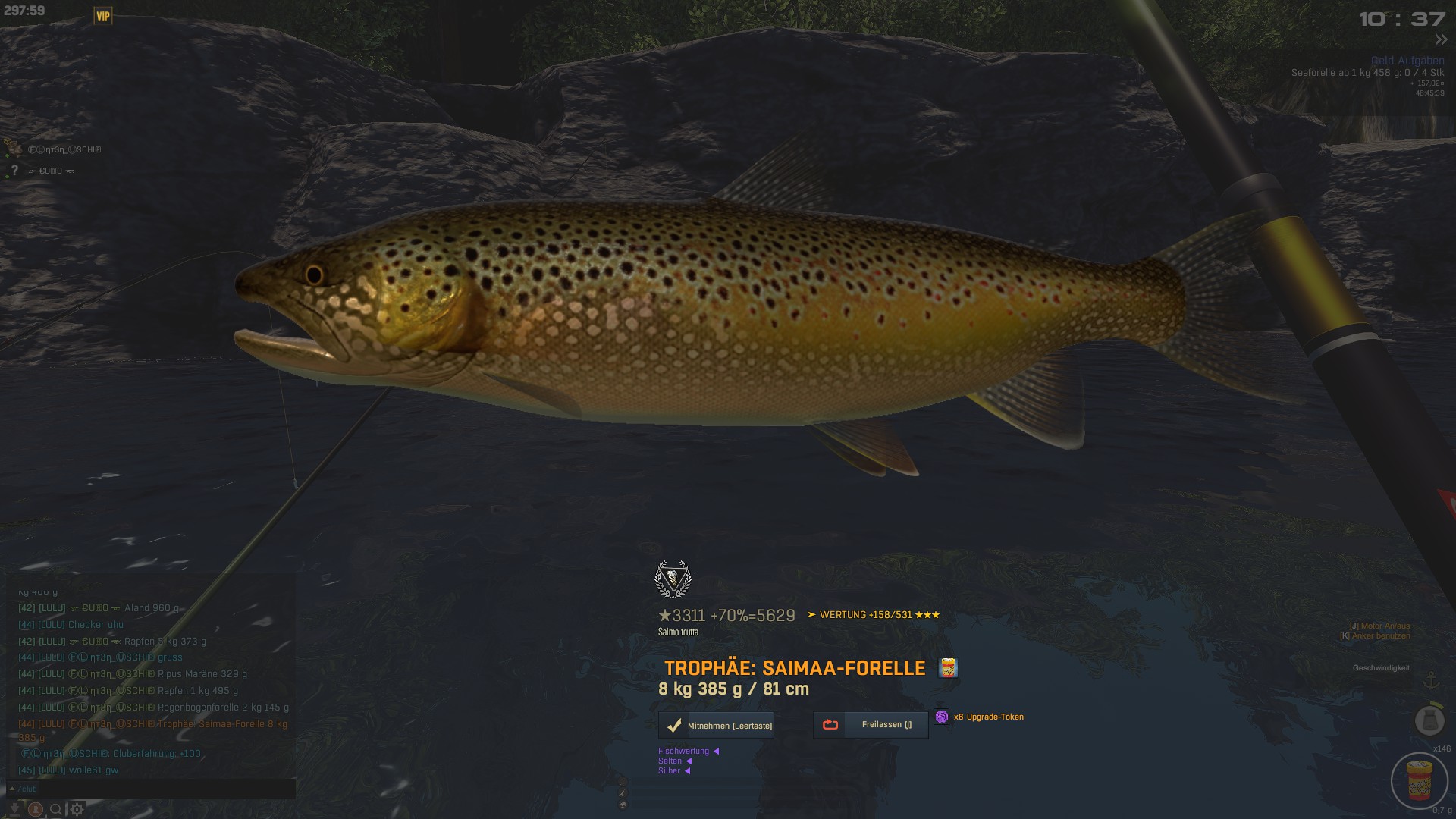Keep the fish with the Mitnehmen button

click(x=716, y=726)
